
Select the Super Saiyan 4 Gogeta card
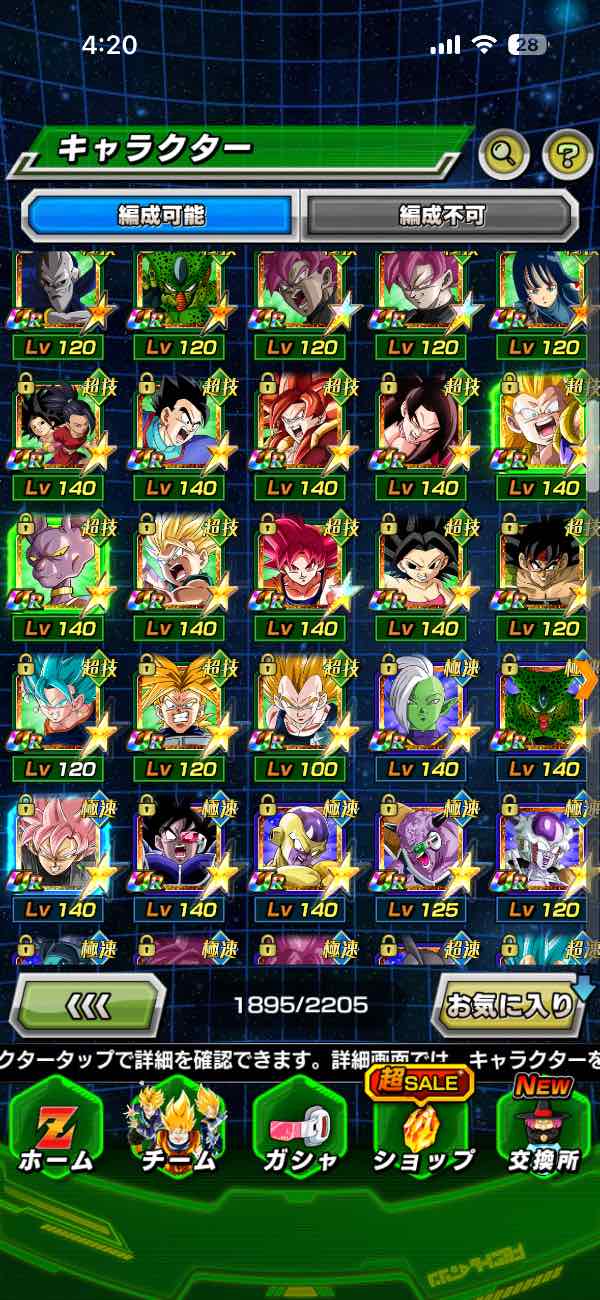[x=302, y=425]
